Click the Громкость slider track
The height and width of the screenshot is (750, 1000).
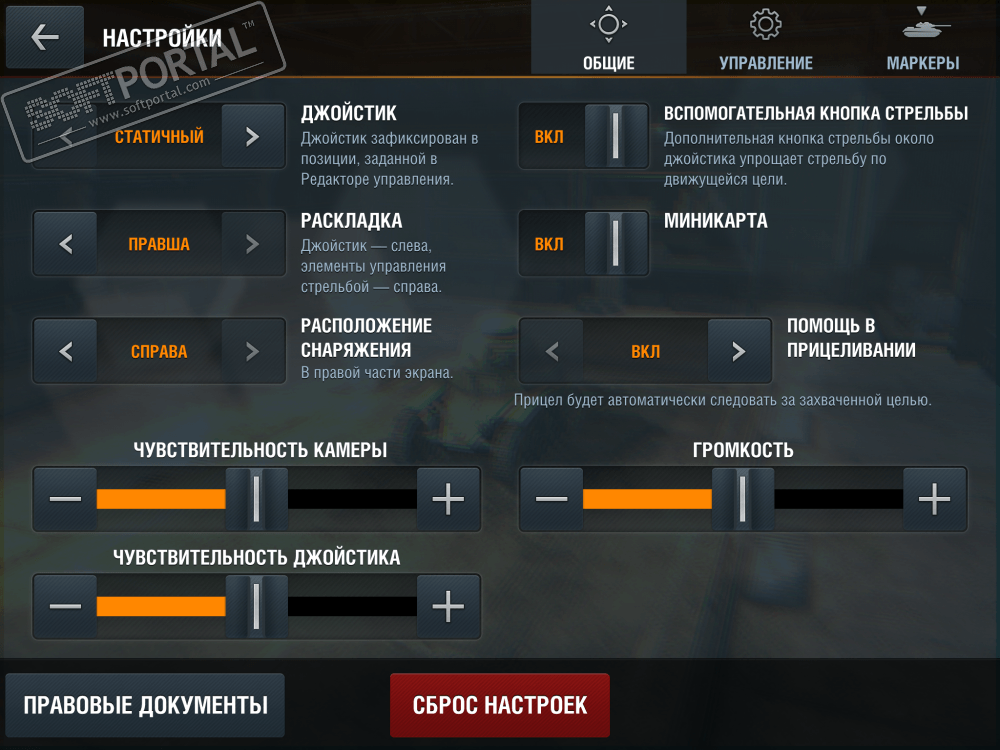coord(838,498)
